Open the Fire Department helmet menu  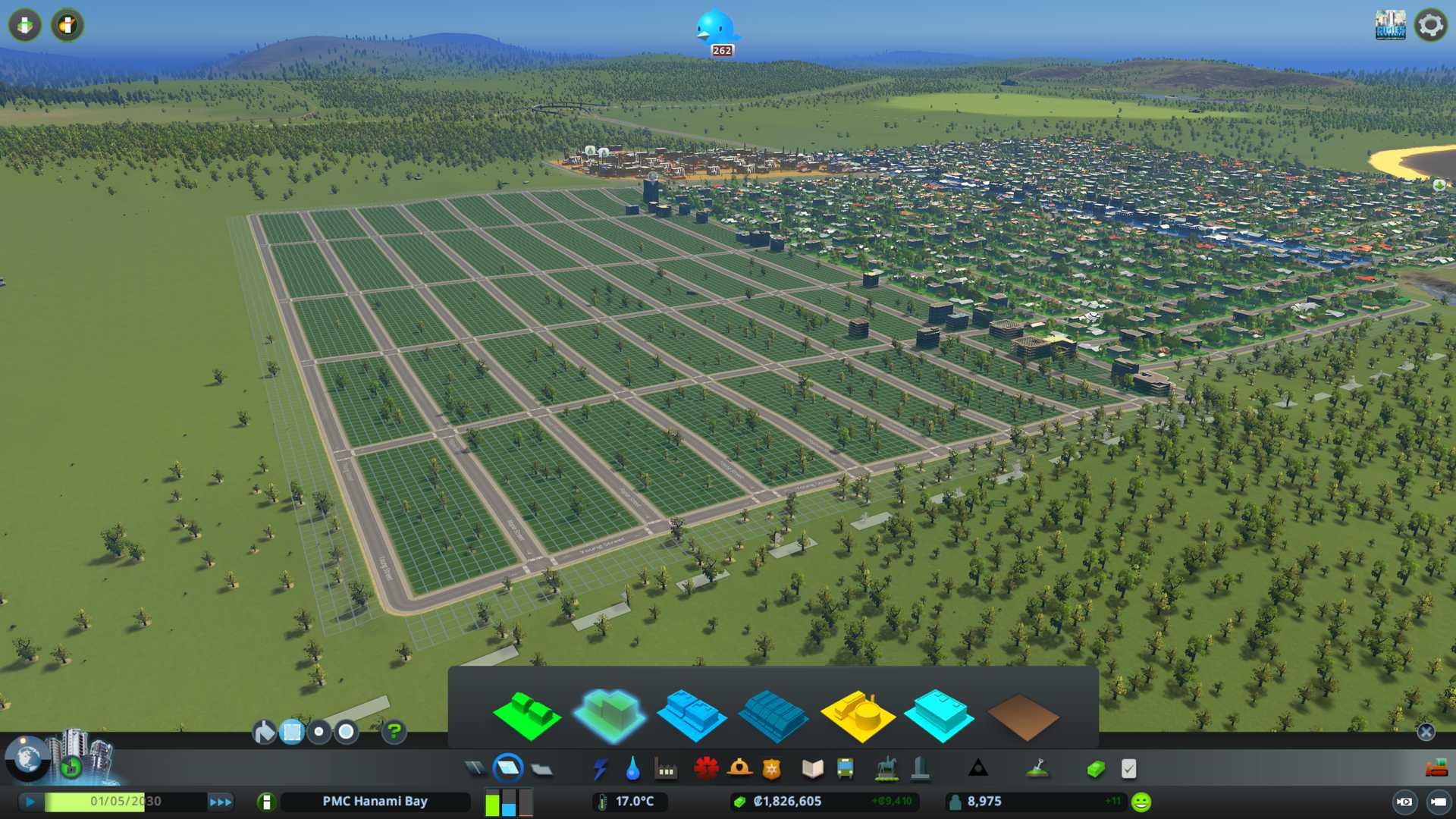[739, 769]
